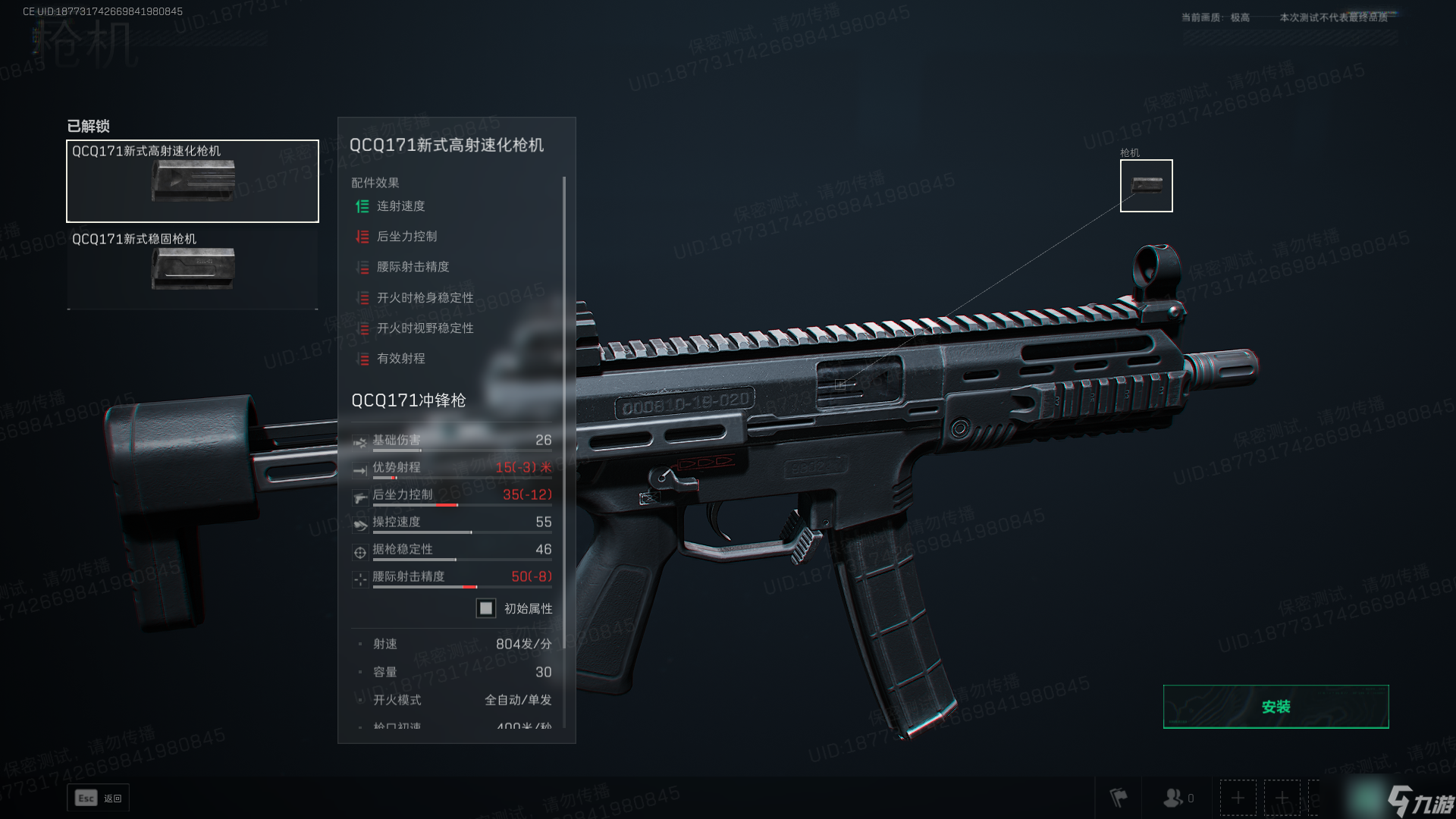1456x819 pixels.
Task: Click the flags icon in bottom bar
Action: click(x=1119, y=798)
